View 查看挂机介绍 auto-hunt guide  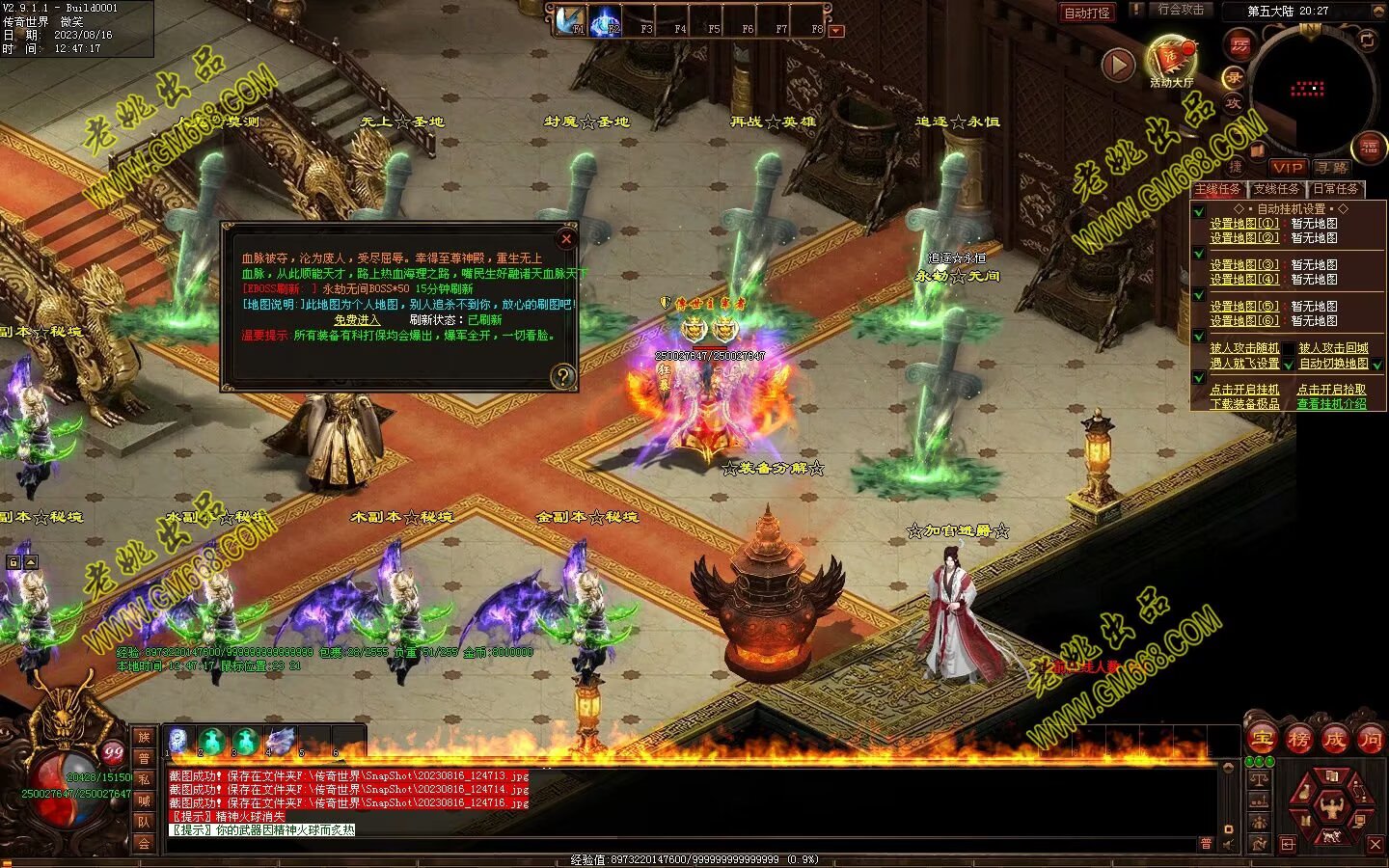click(1331, 404)
